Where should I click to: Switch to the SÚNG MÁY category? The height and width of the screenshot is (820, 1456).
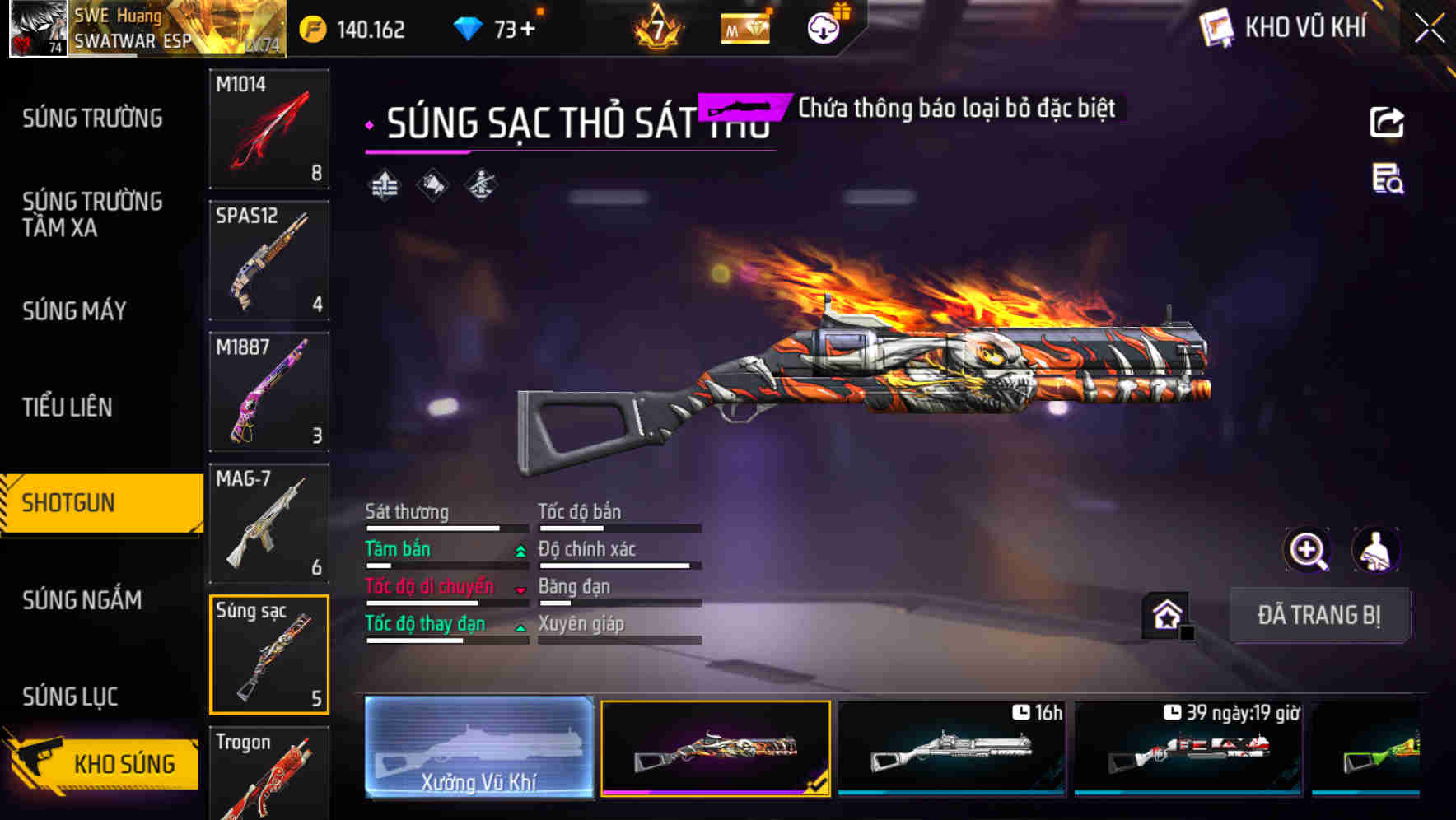pos(73,311)
